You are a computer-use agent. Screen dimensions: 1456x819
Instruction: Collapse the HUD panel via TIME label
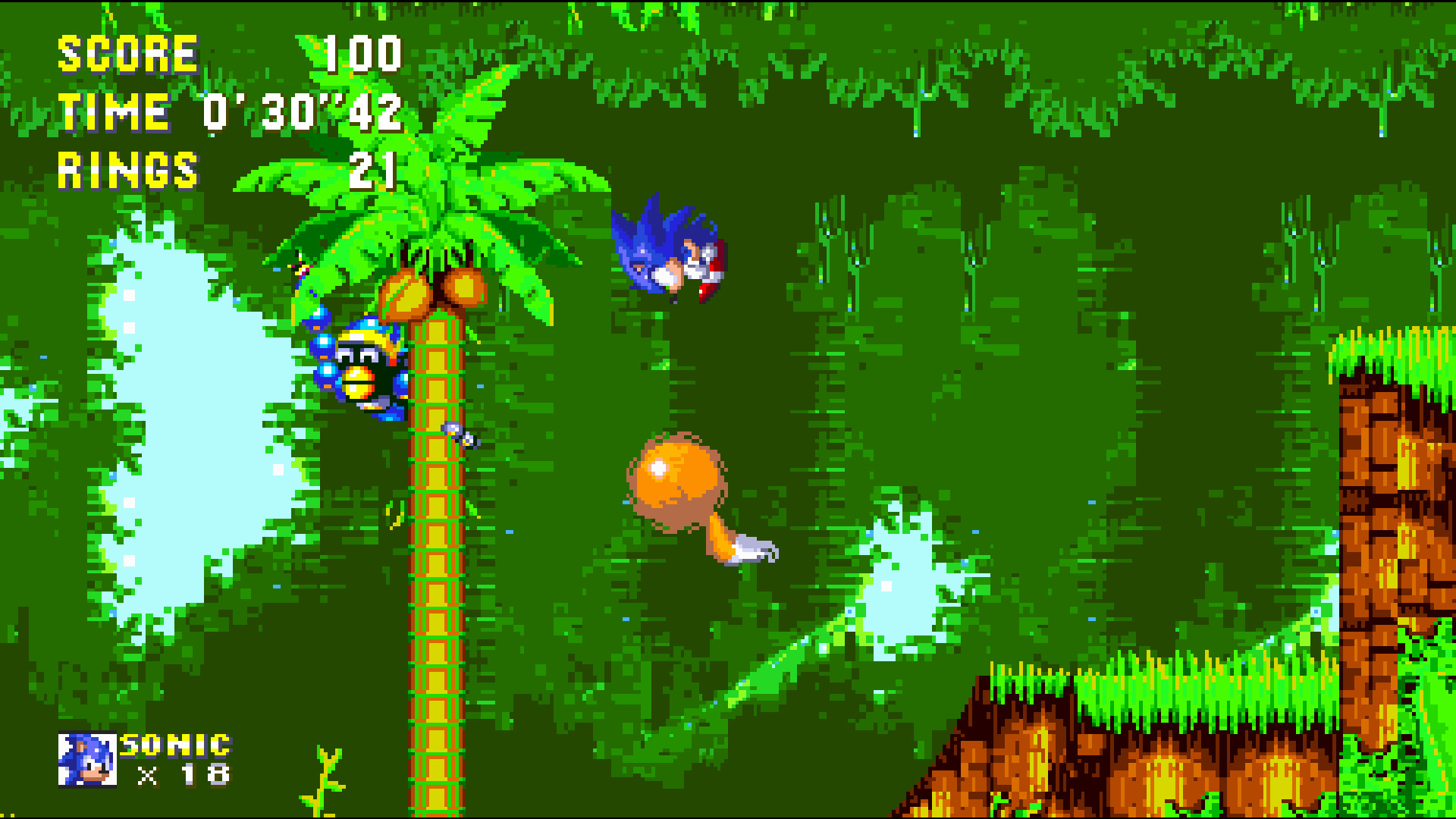click(114, 112)
